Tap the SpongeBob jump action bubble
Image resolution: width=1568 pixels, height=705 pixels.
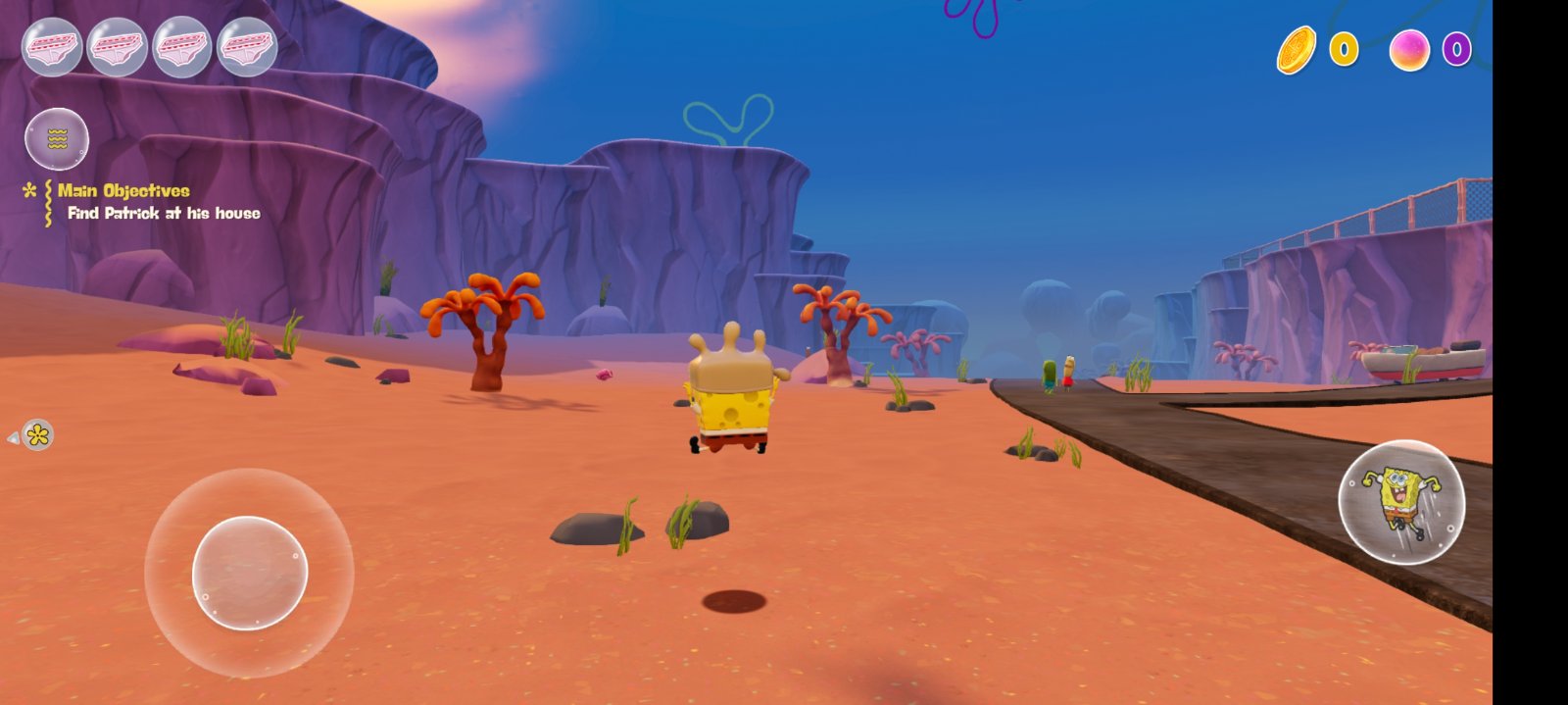(x=1401, y=501)
